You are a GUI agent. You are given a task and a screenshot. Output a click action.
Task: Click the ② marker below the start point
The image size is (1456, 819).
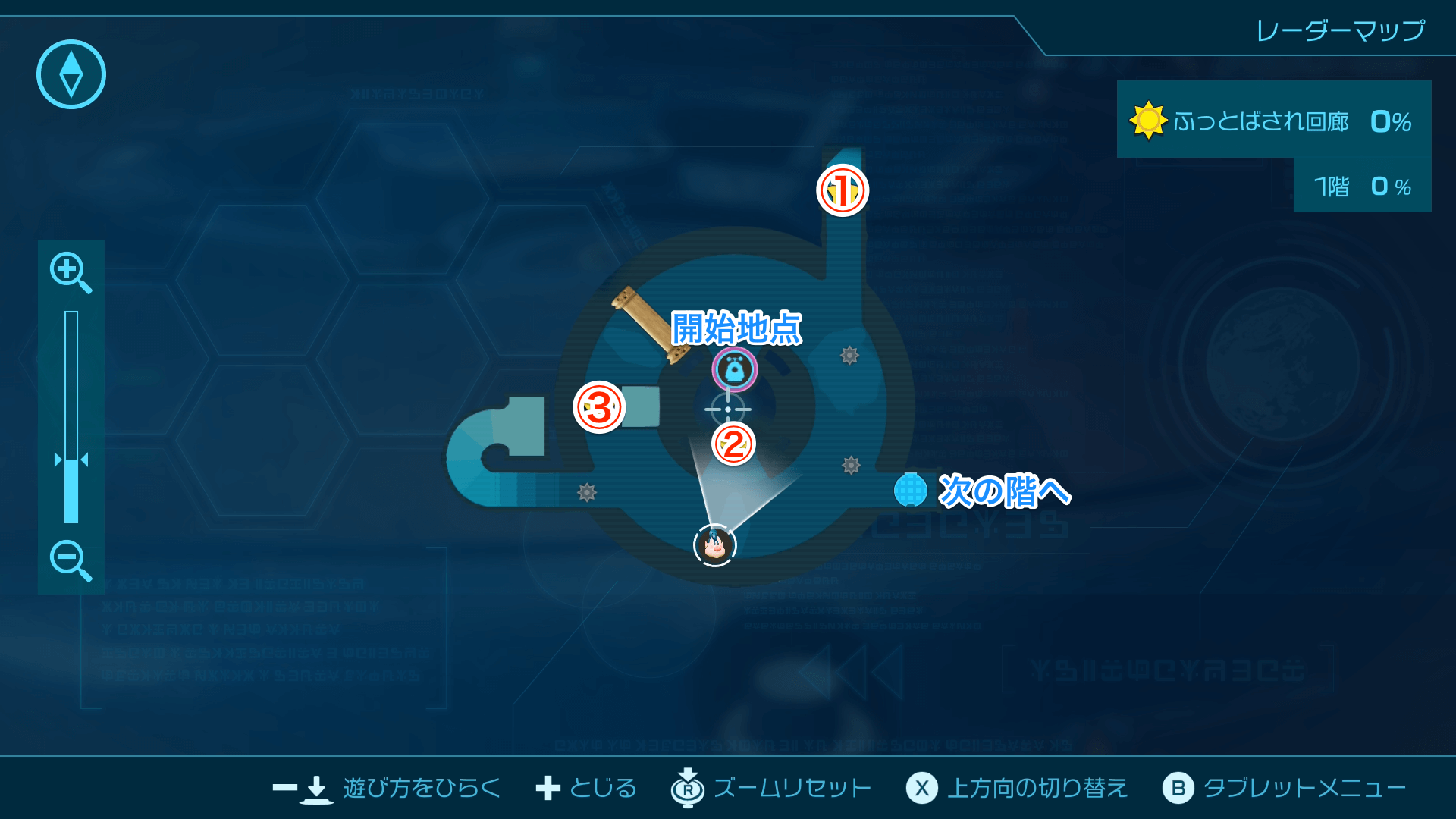click(733, 444)
